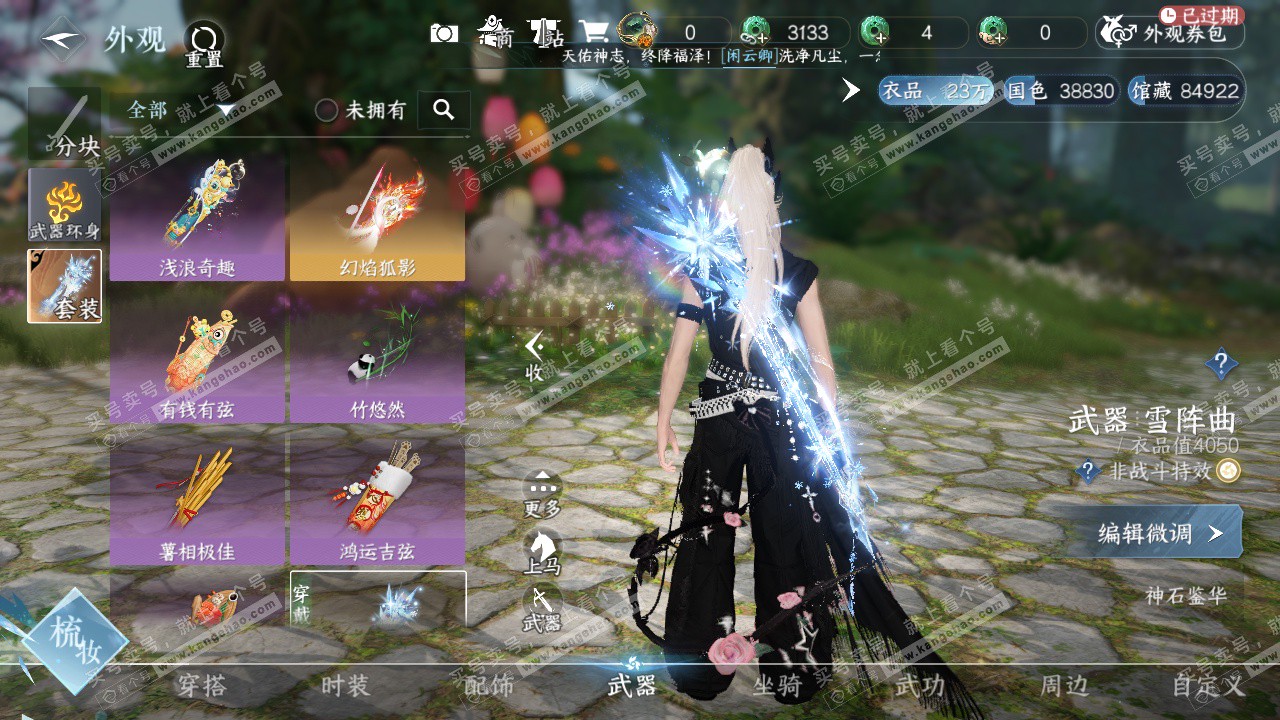Choose the 有钱有弦 weapon skin

coord(197,359)
